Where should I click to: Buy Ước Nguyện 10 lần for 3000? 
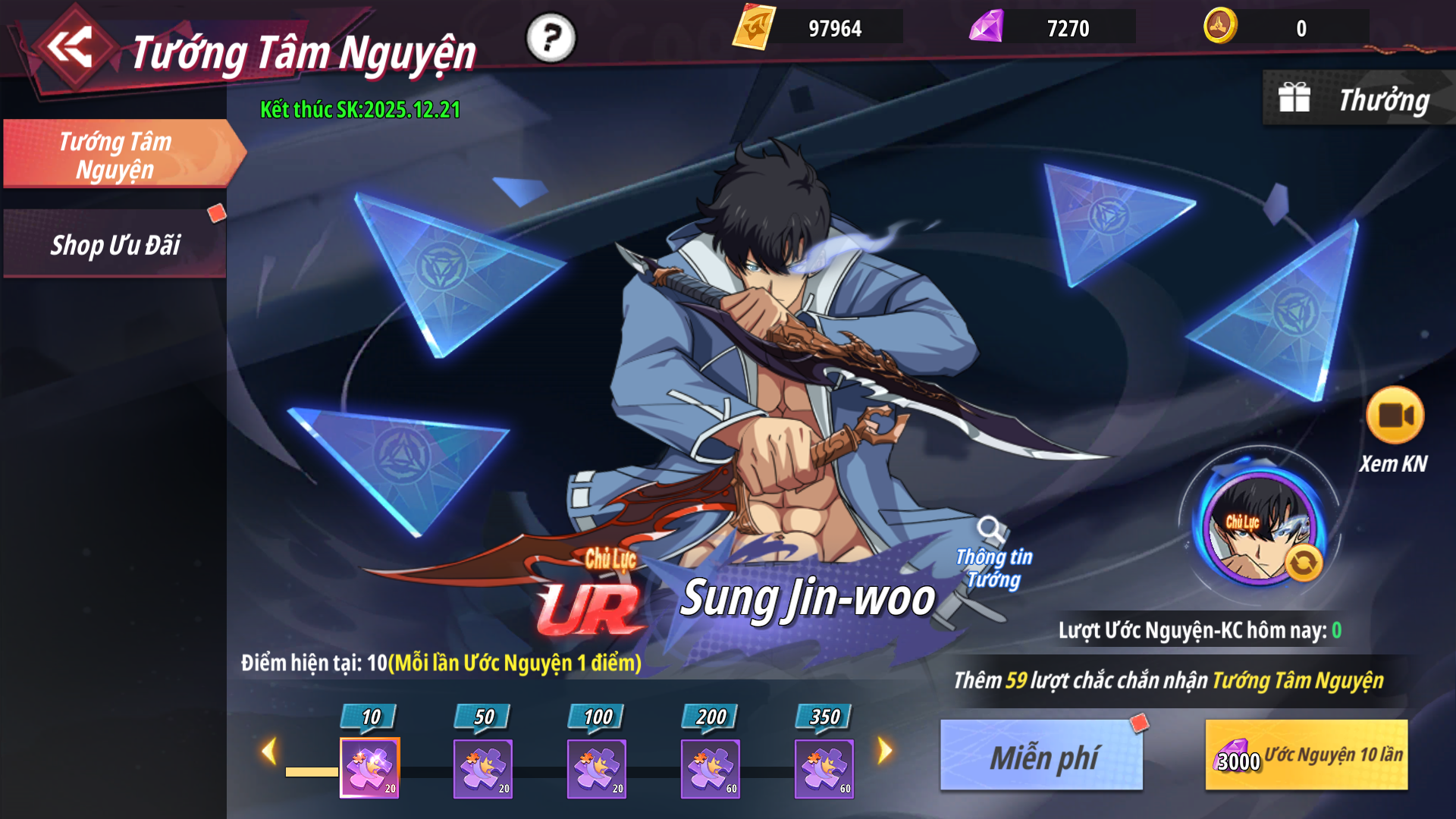[x=1307, y=755]
